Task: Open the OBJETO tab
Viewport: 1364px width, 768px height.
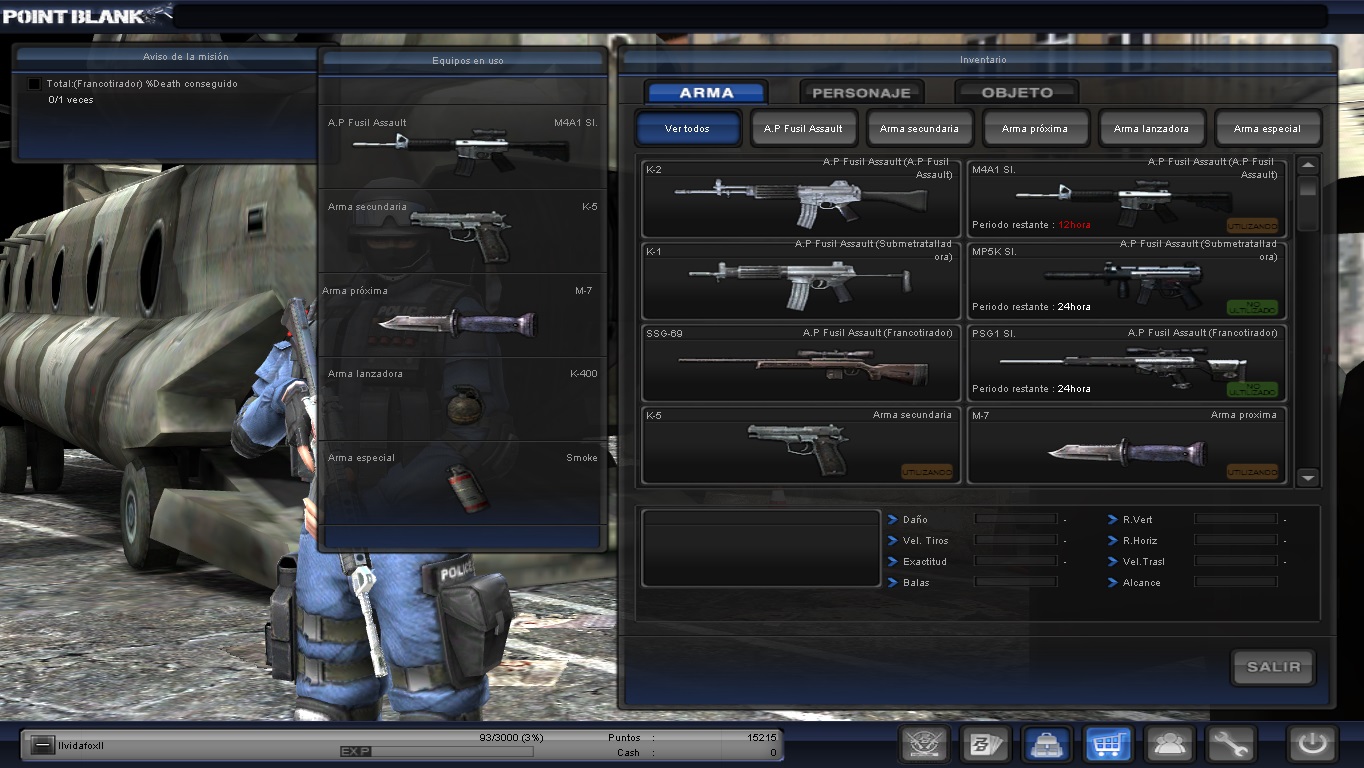Action: coord(1016,91)
